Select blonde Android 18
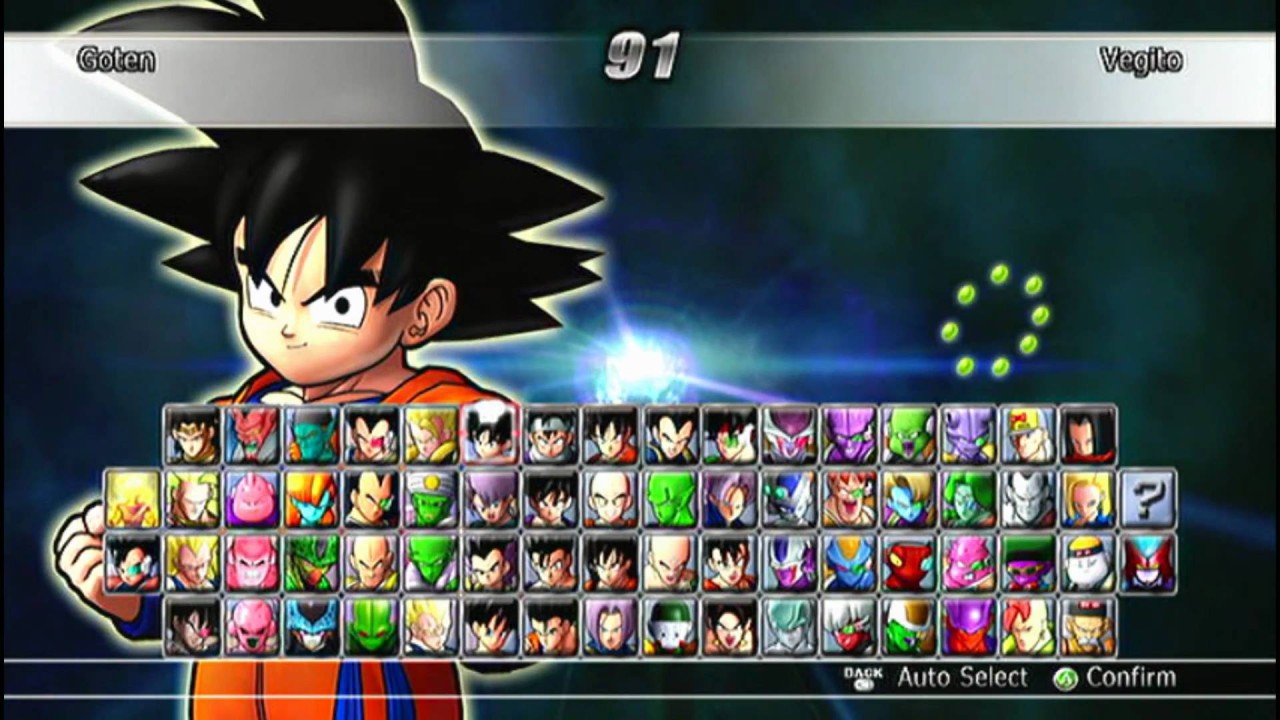The height and width of the screenshot is (720, 1280). [x=1087, y=499]
